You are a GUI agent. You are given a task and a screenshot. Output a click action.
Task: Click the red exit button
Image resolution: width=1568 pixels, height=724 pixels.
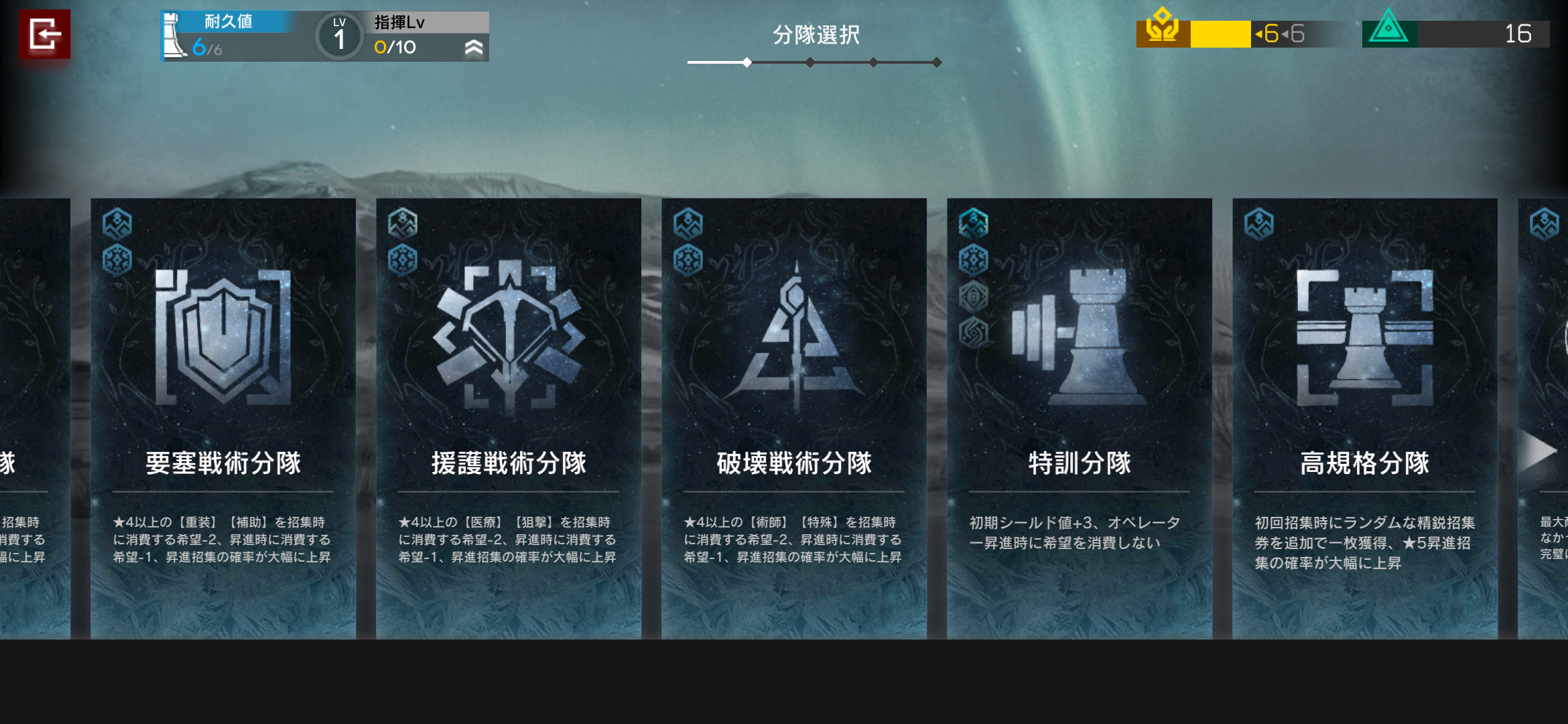click(44, 34)
